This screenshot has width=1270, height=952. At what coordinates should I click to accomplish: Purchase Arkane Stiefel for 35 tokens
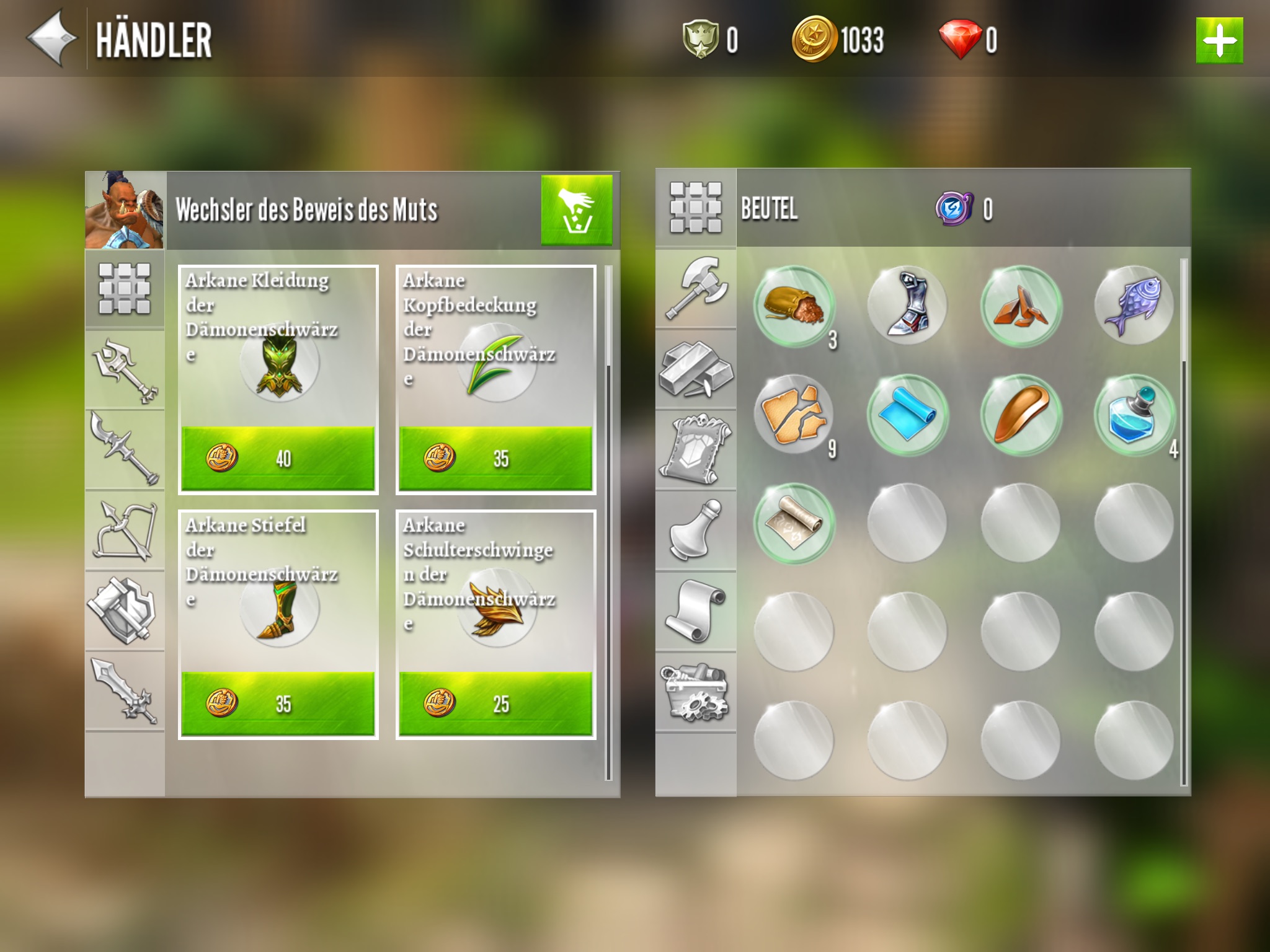click(278, 703)
